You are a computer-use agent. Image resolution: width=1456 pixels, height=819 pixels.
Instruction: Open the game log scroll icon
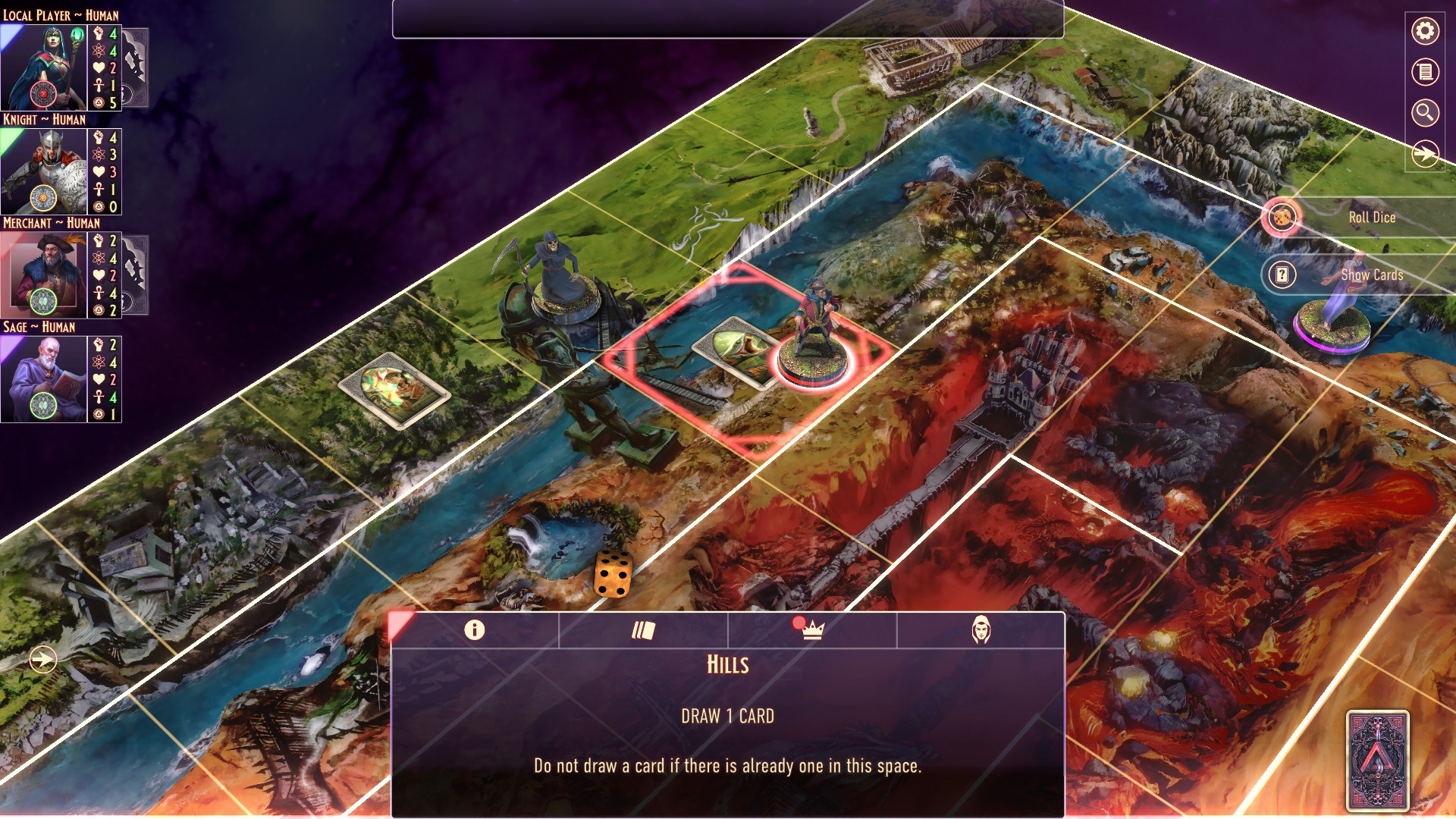(x=1426, y=72)
